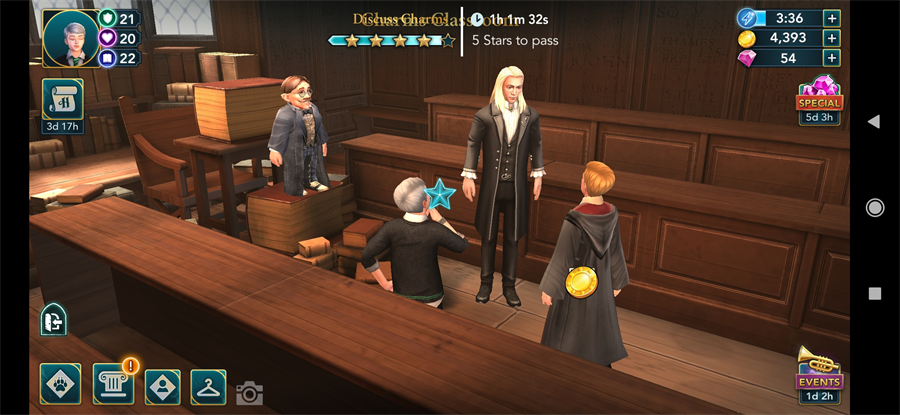Screen dimensions: 900x415
Task: Open the column icon with exclamation alert
Action: pos(113,383)
